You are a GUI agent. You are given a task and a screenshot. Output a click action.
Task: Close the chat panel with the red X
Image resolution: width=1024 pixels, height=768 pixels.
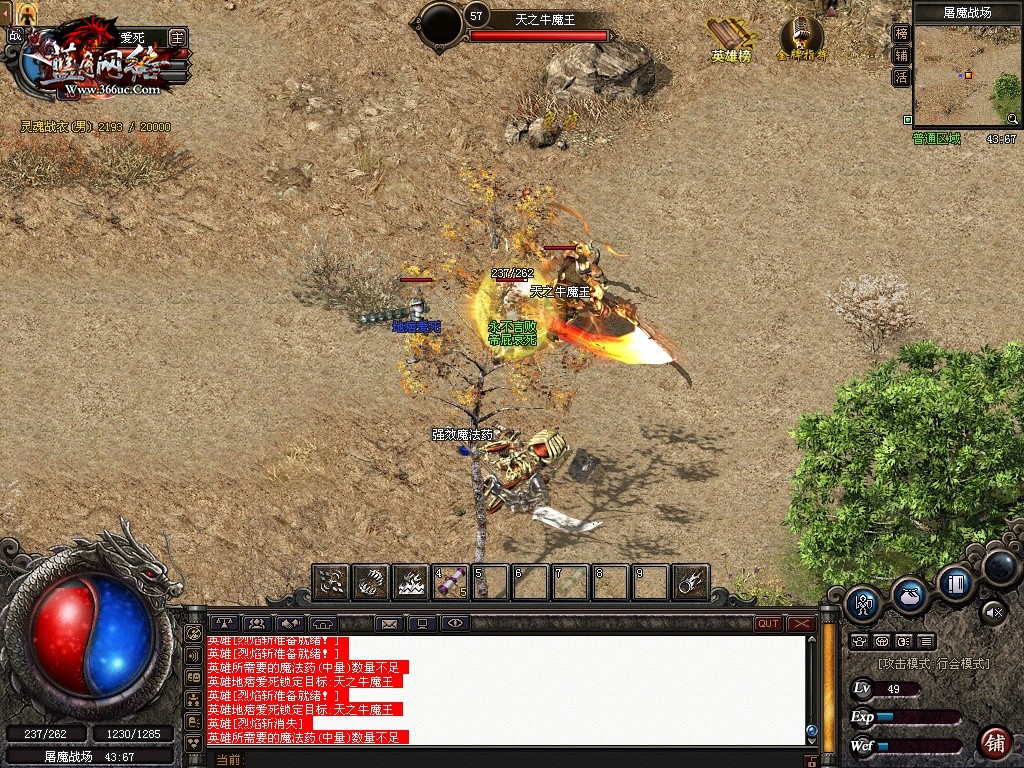coord(802,623)
